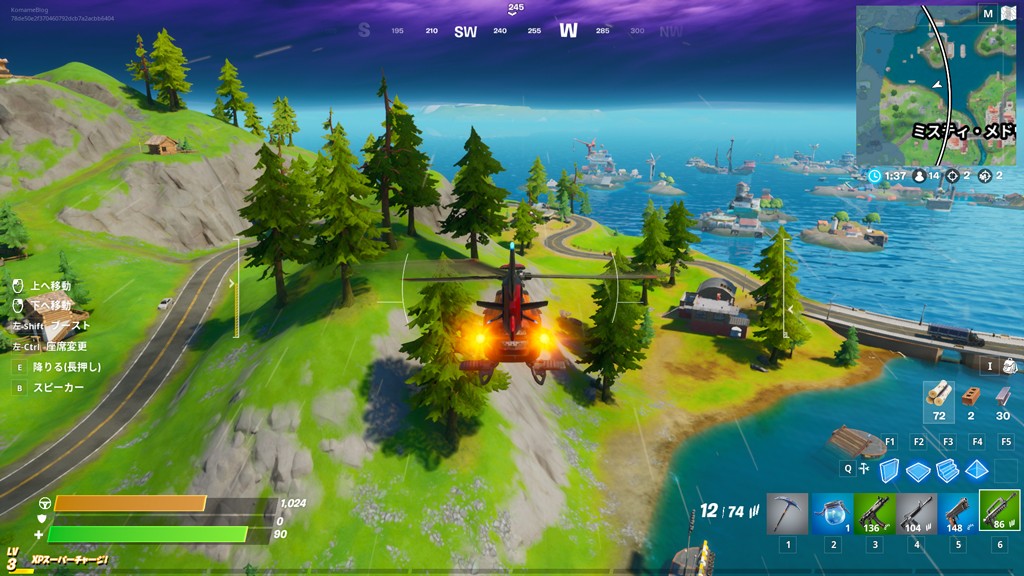Open the backpack inventory
This screenshot has width=1024, height=576.
pos(1009,366)
